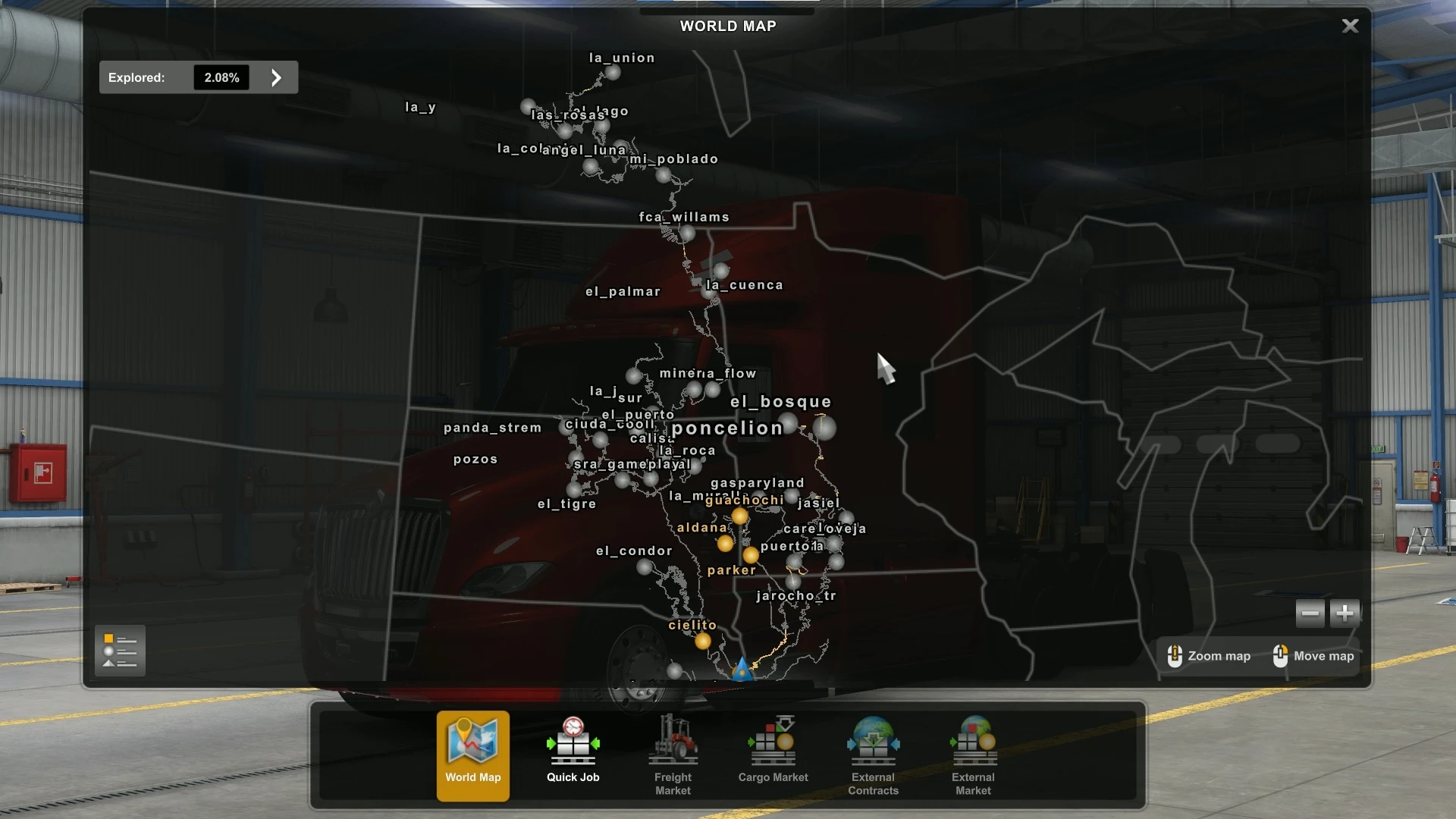The height and width of the screenshot is (819, 1456).
Task: Open the Cargo Market crates icon
Action: pyautogui.click(x=772, y=739)
